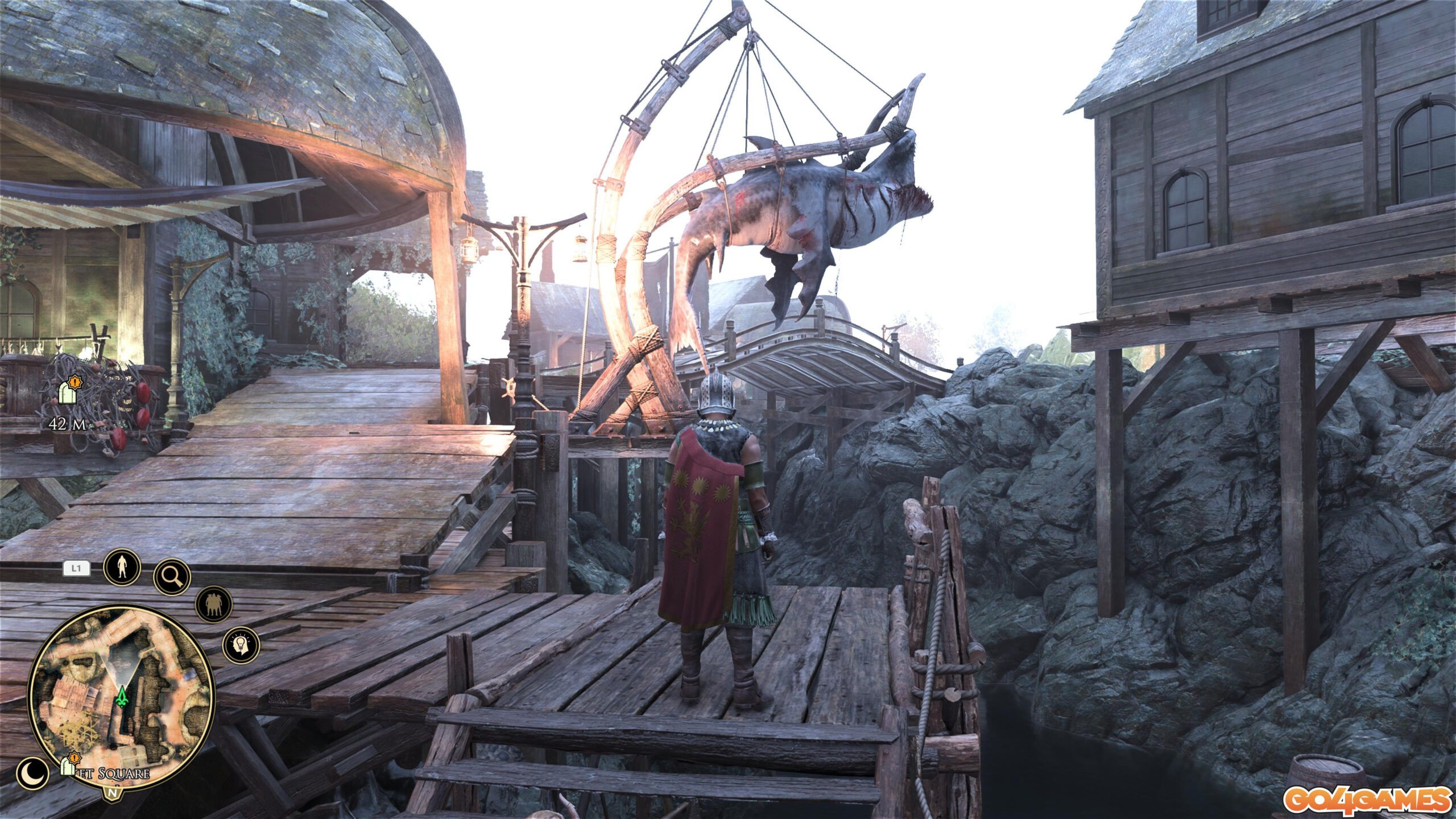
Task: Click the door quest waypoint above 42 M
Action: tap(68, 391)
